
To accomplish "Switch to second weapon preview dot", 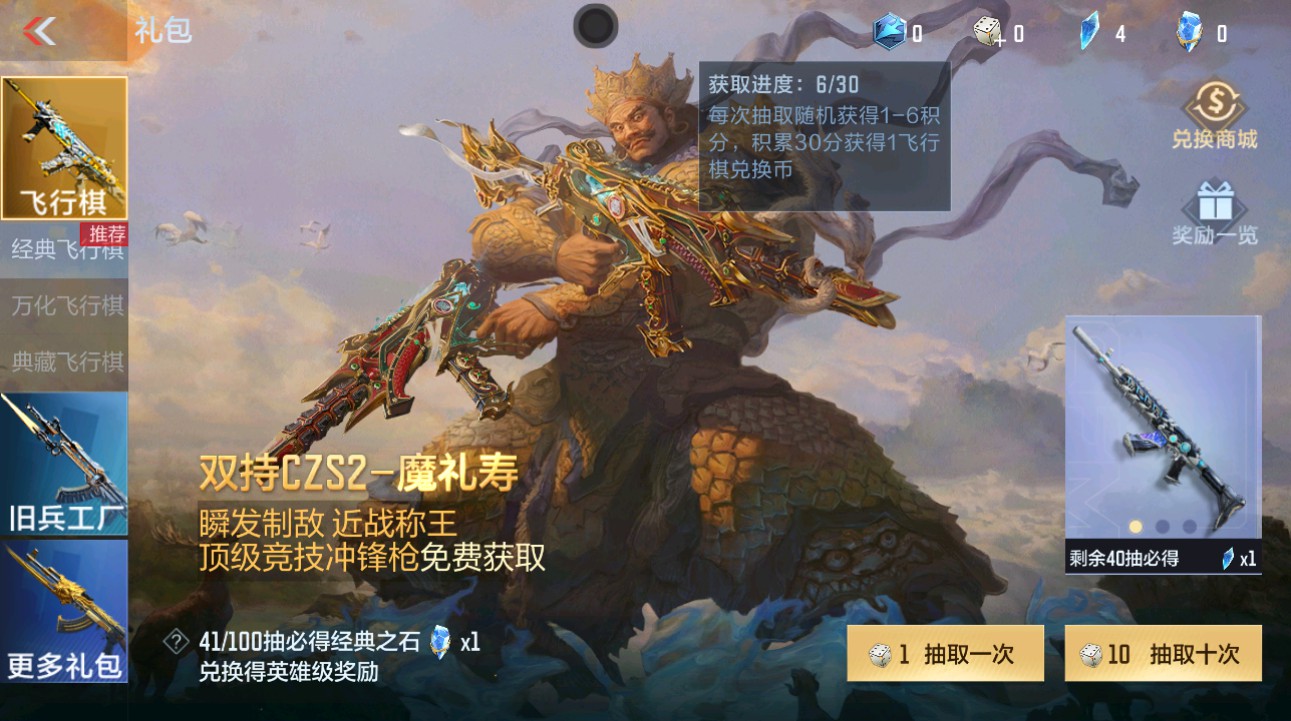I will pos(1160,526).
